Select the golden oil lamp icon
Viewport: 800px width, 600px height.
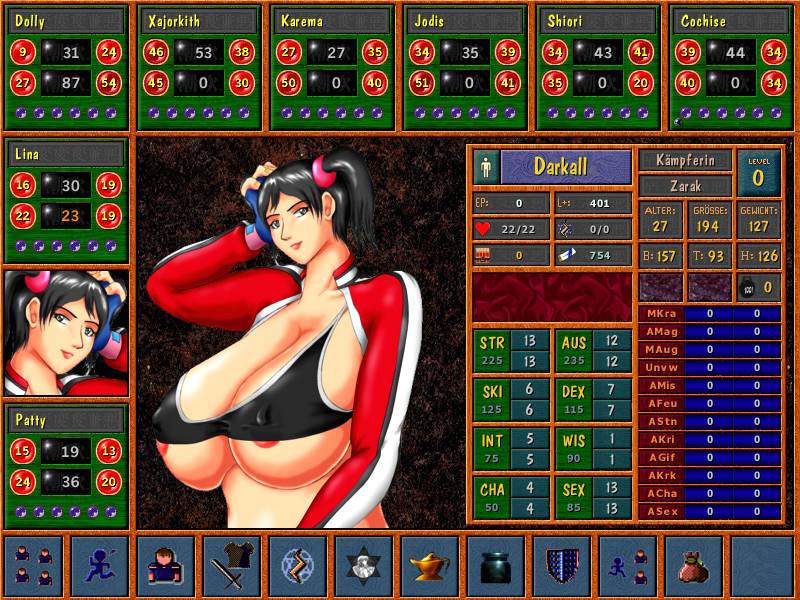(430, 566)
